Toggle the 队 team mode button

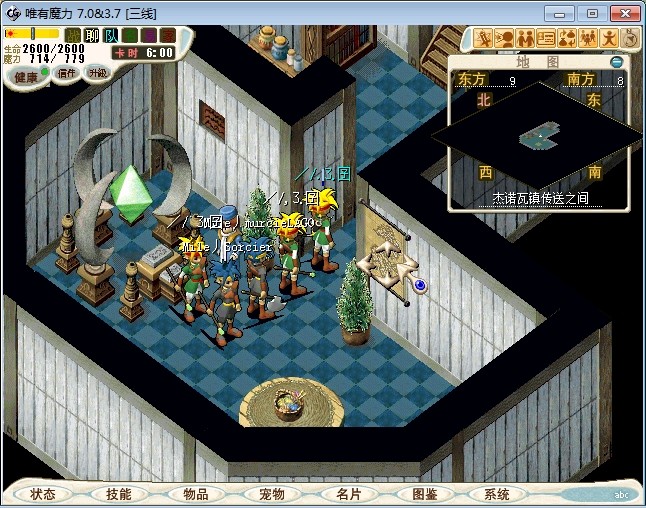(110, 35)
